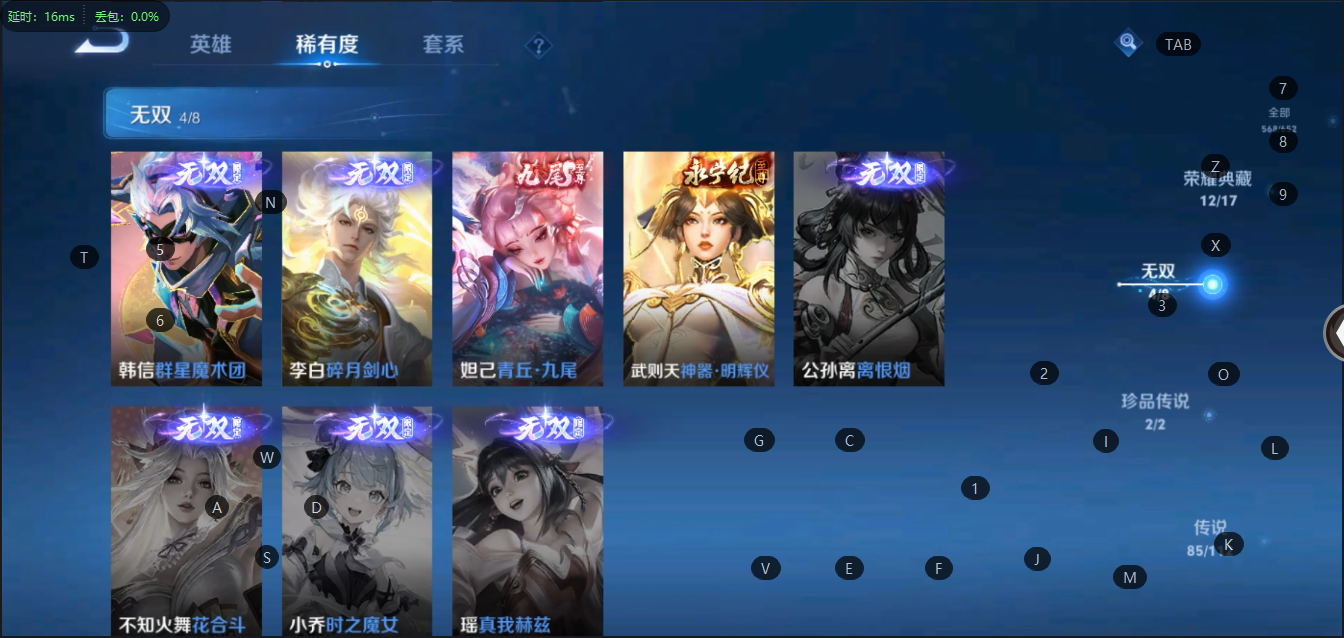This screenshot has width=1344, height=638.
Task: Switch to the 英雄 tab
Action: tap(211, 45)
